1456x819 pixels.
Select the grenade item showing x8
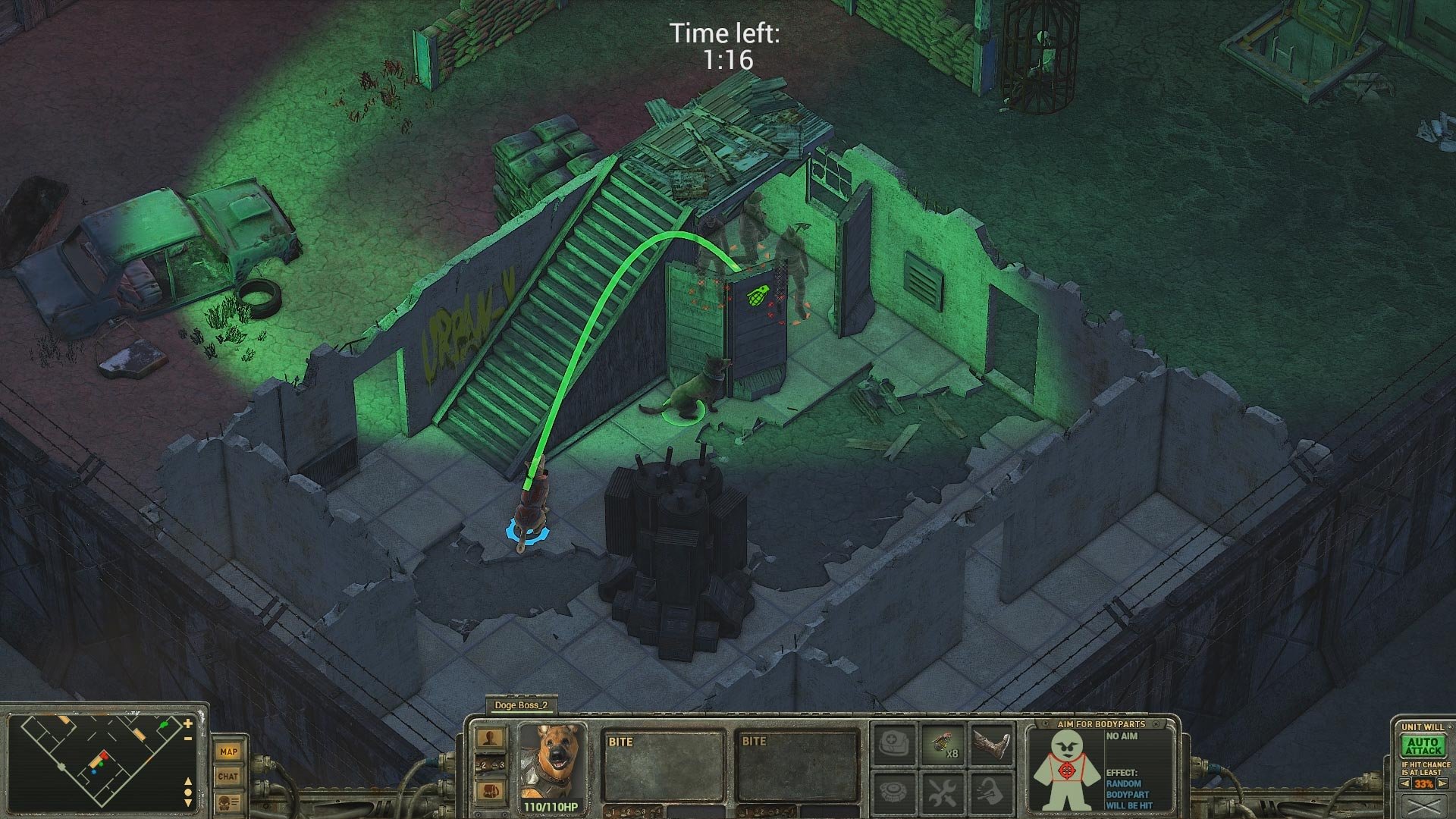[x=943, y=743]
